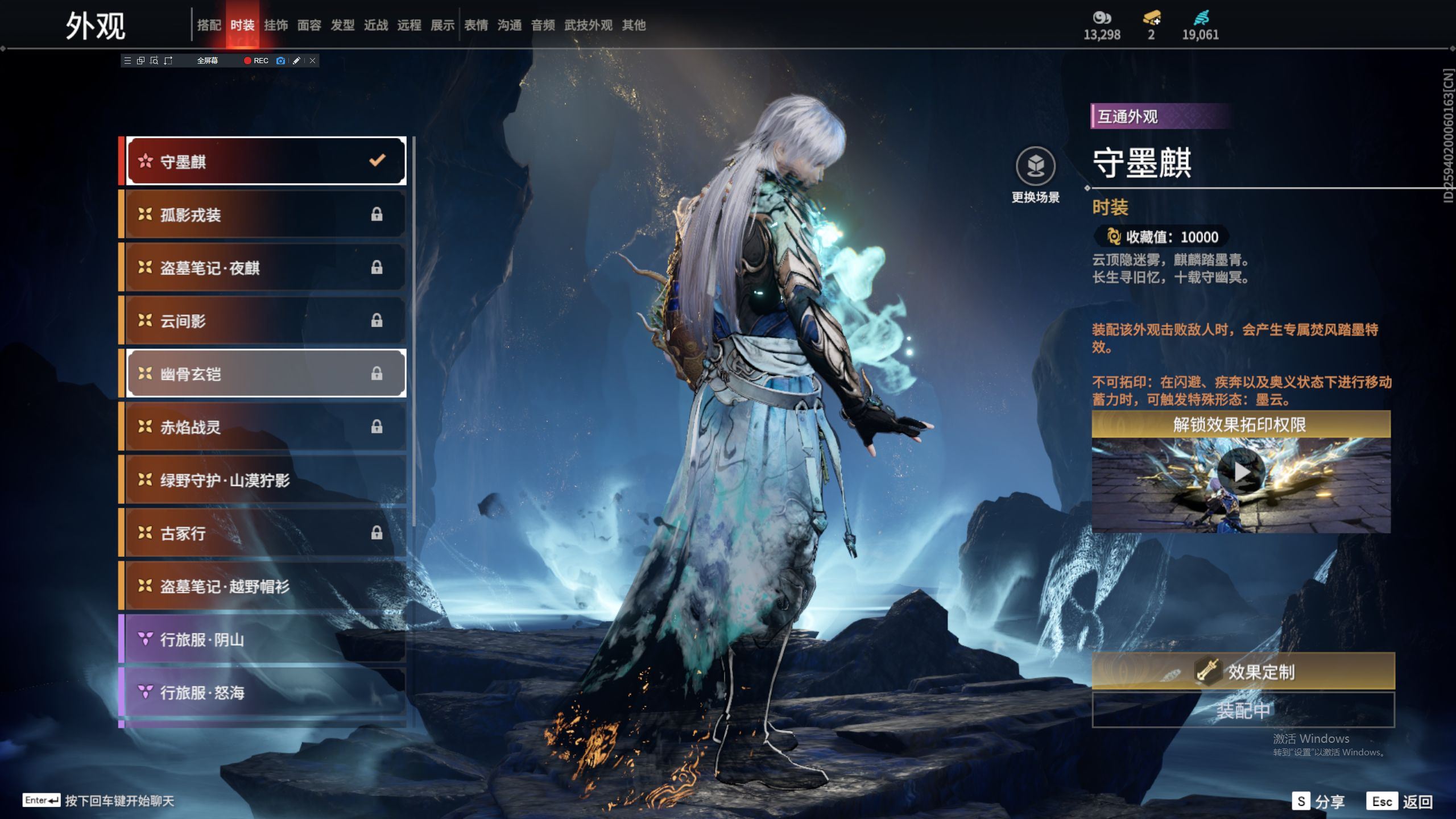
Task: Play the outfit effect preview video
Action: coord(1241,472)
